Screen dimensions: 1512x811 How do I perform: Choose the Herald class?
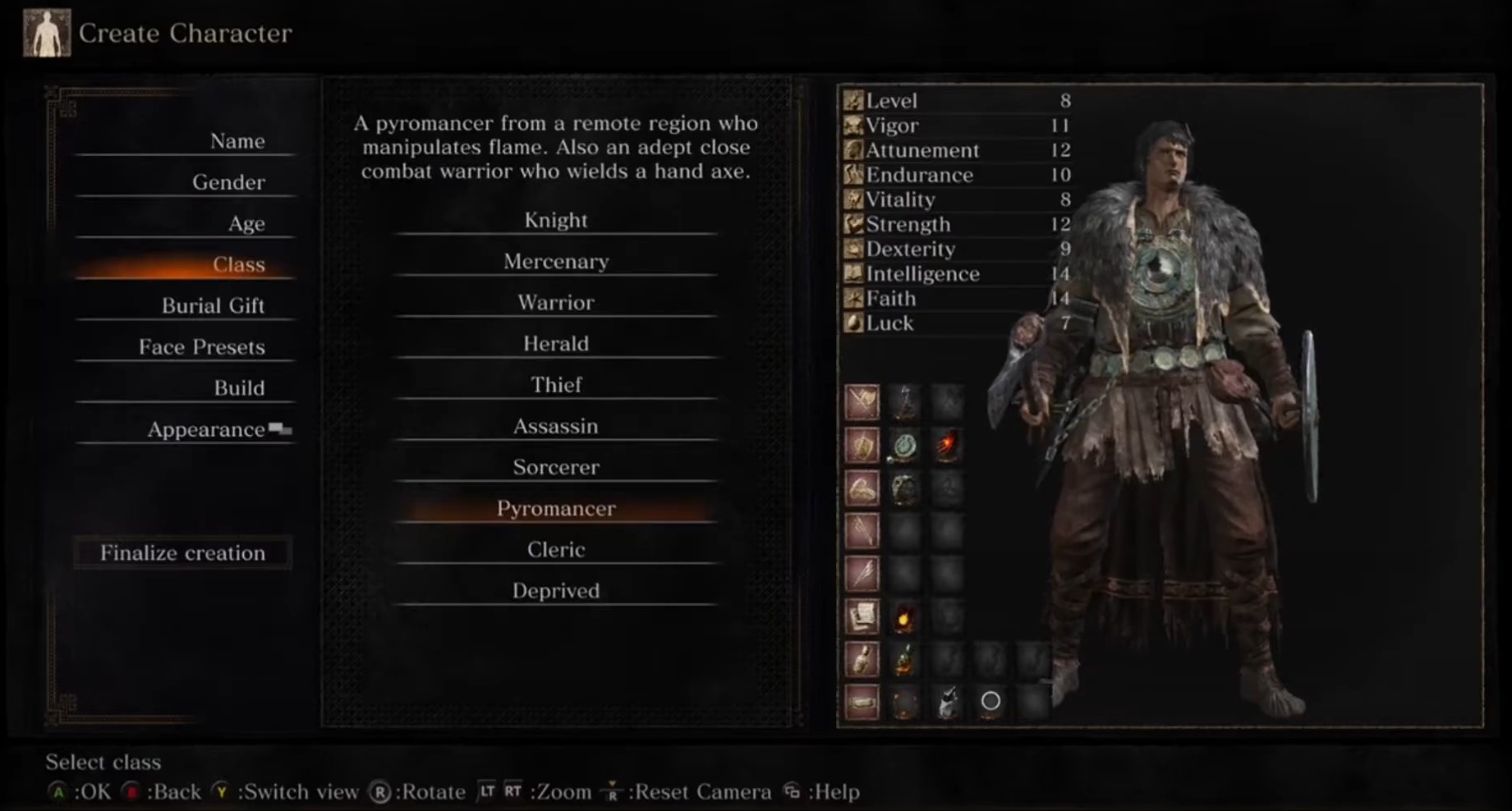pyautogui.click(x=556, y=343)
